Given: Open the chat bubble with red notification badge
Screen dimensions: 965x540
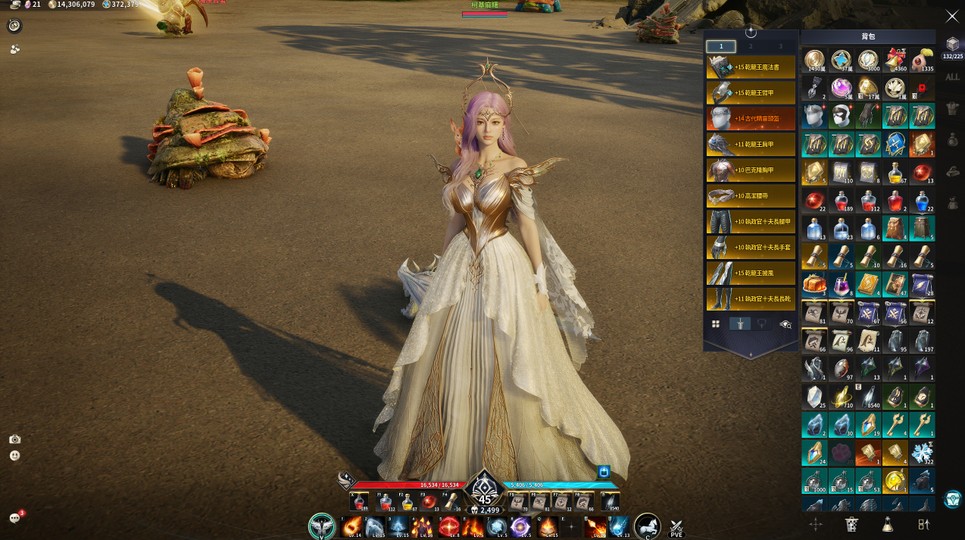Looking at the screenshot, I should pyautogui.click(x=15, y=518).
